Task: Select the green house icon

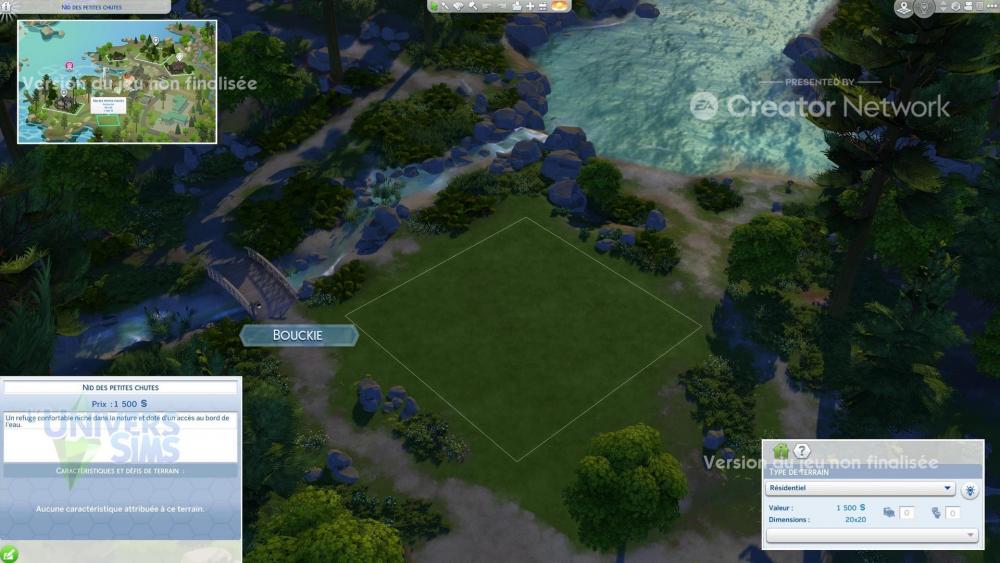Action: click(x=781, y=451)
